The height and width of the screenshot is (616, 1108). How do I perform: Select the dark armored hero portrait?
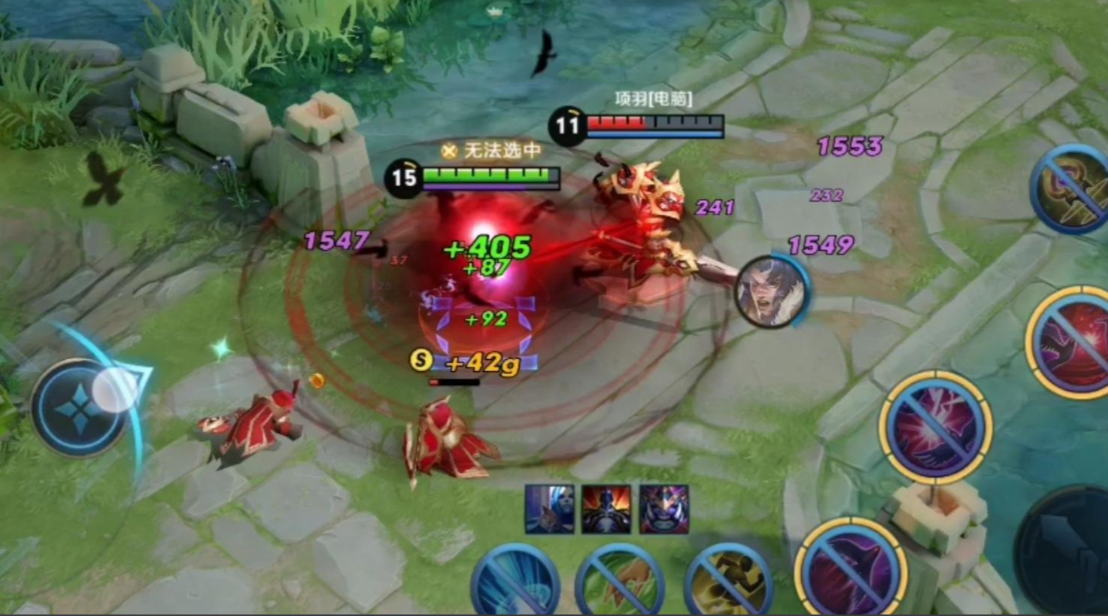click(x=607, y=508)
